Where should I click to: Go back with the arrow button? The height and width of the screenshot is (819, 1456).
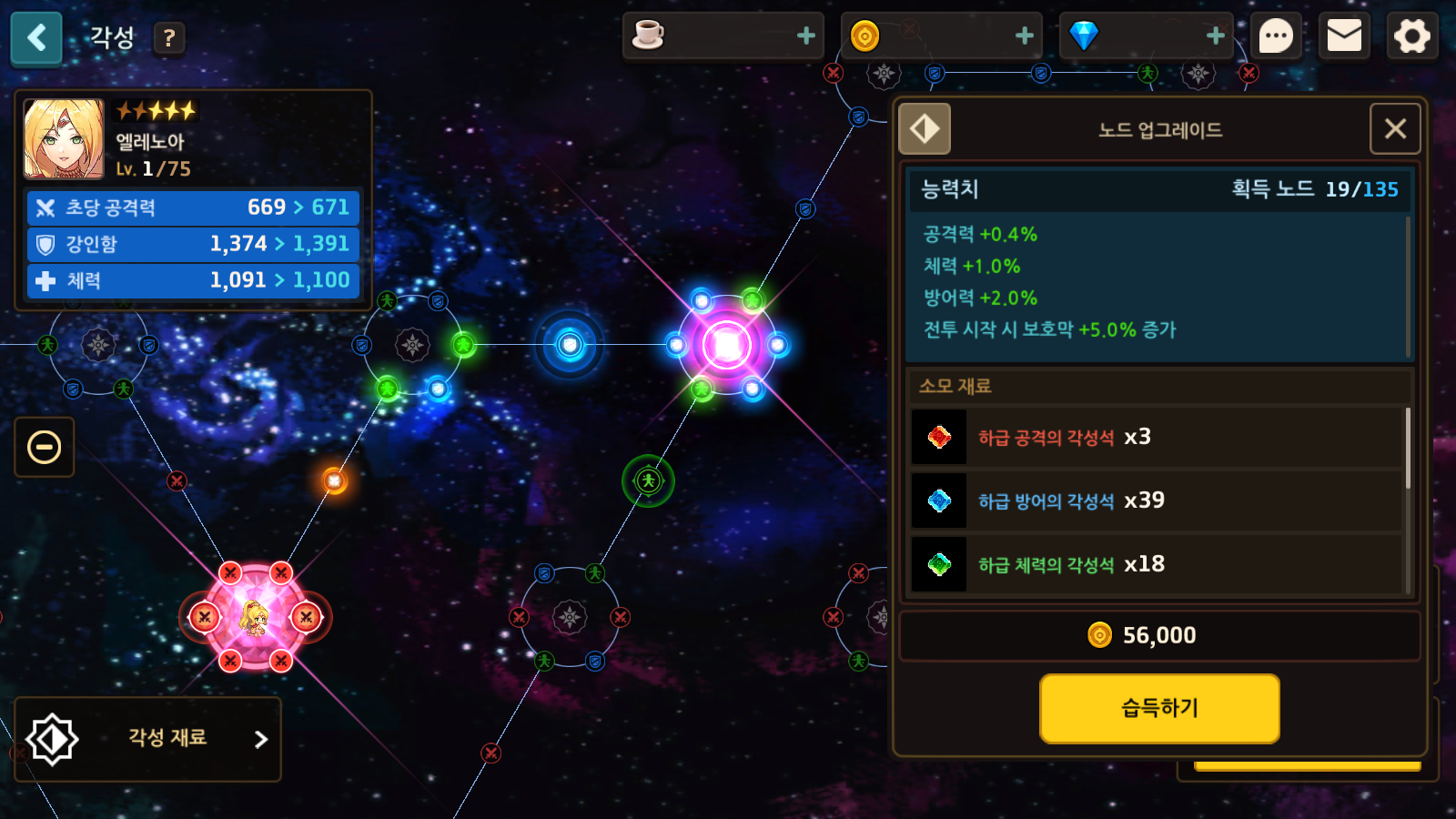tap(36, 38)
